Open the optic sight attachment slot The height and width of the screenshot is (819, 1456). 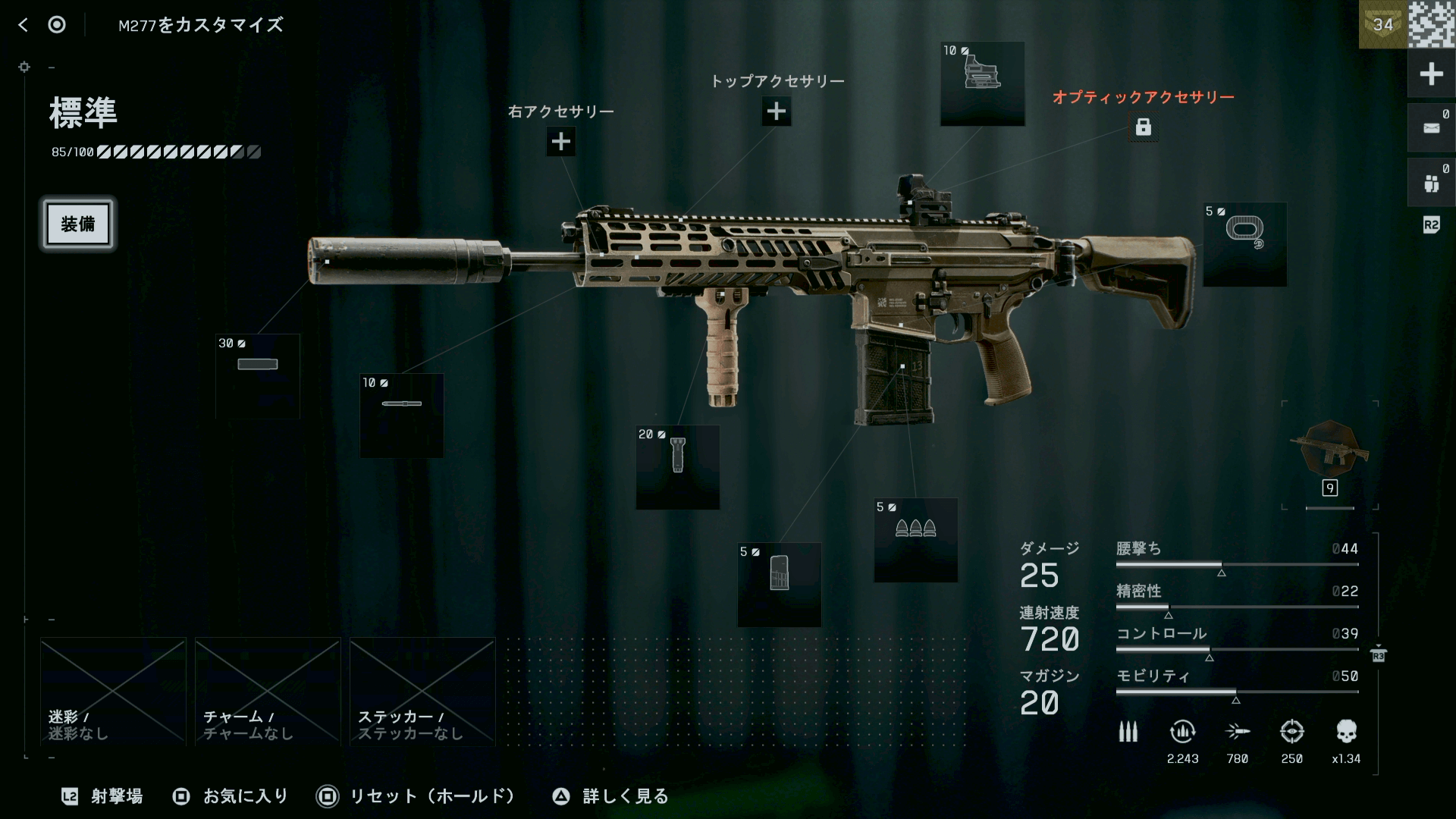click(982, 84)
